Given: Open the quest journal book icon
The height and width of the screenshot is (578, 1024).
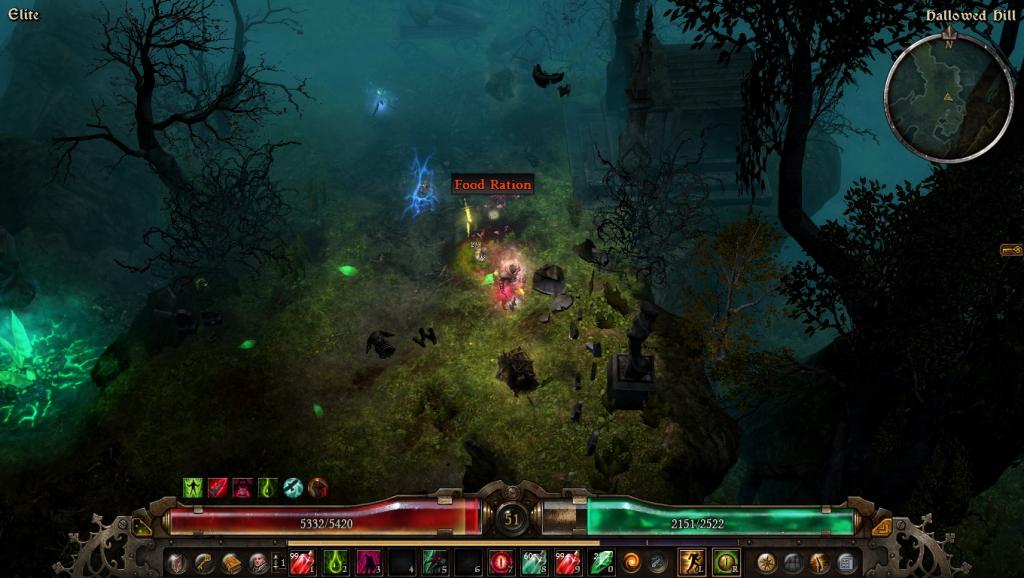Looking at the screenshot, I should [230, 562].
